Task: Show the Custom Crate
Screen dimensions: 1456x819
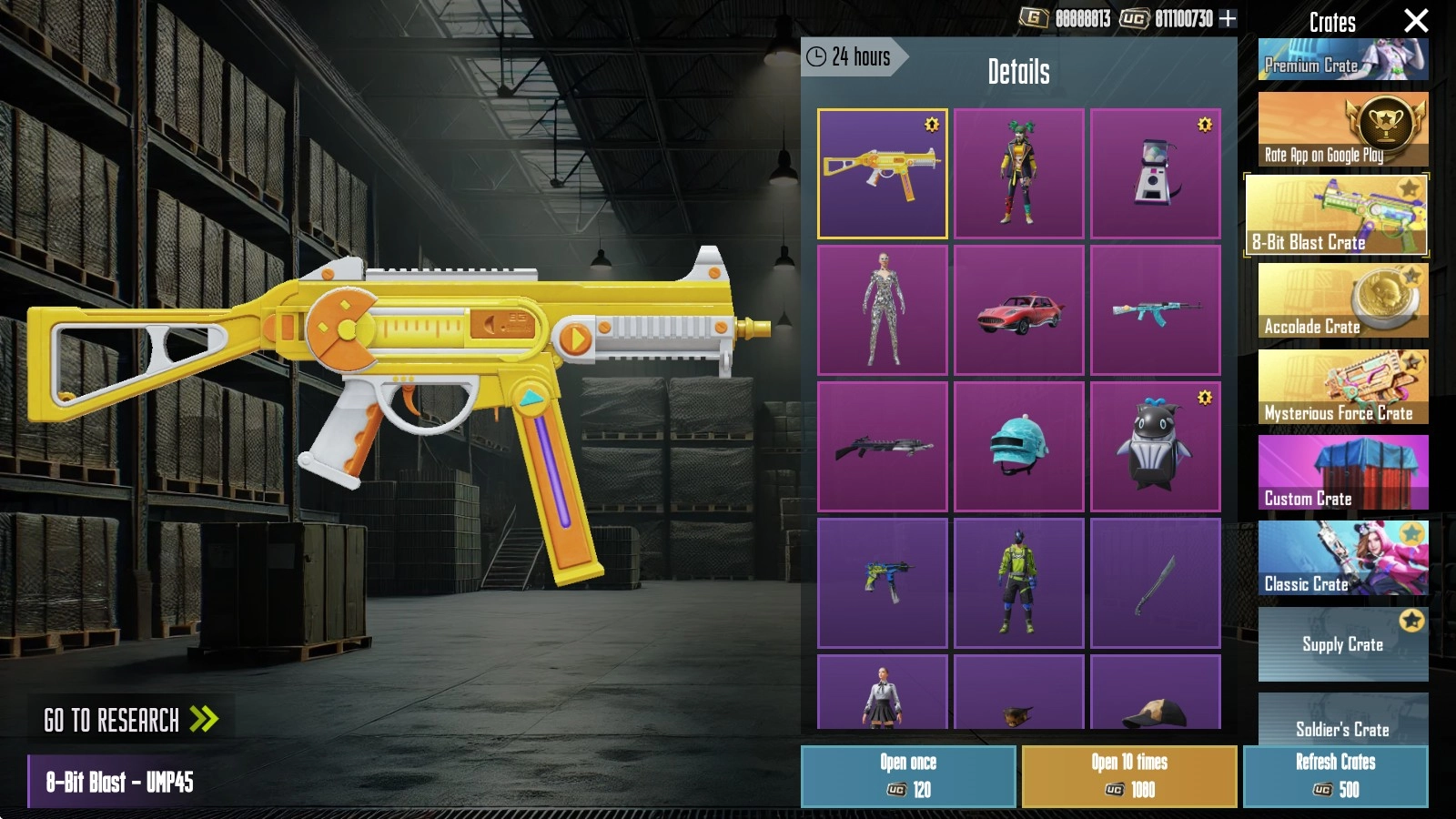Action: (x=1342, y=472)
